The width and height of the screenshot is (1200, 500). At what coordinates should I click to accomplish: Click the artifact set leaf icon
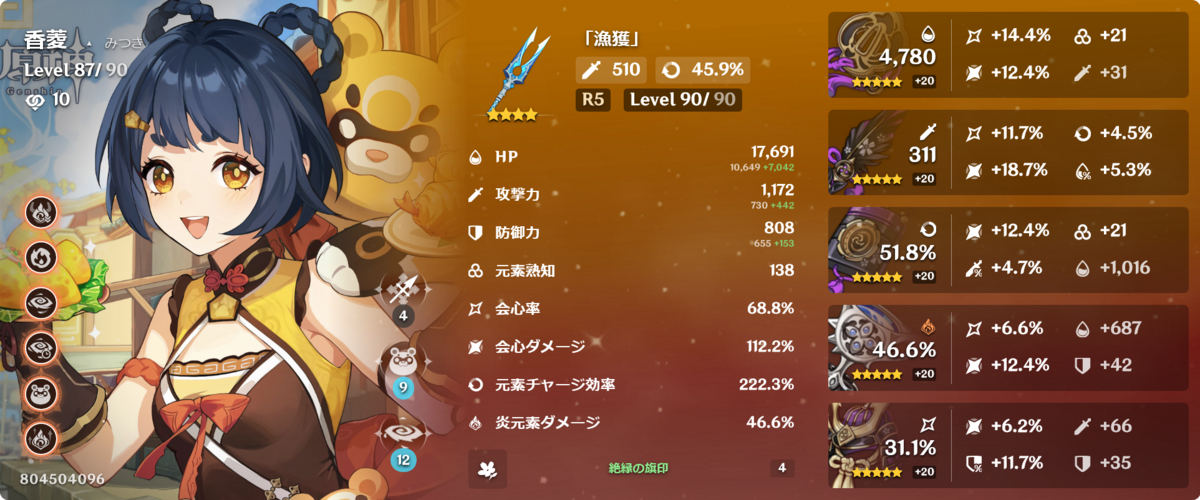point(487,468)
